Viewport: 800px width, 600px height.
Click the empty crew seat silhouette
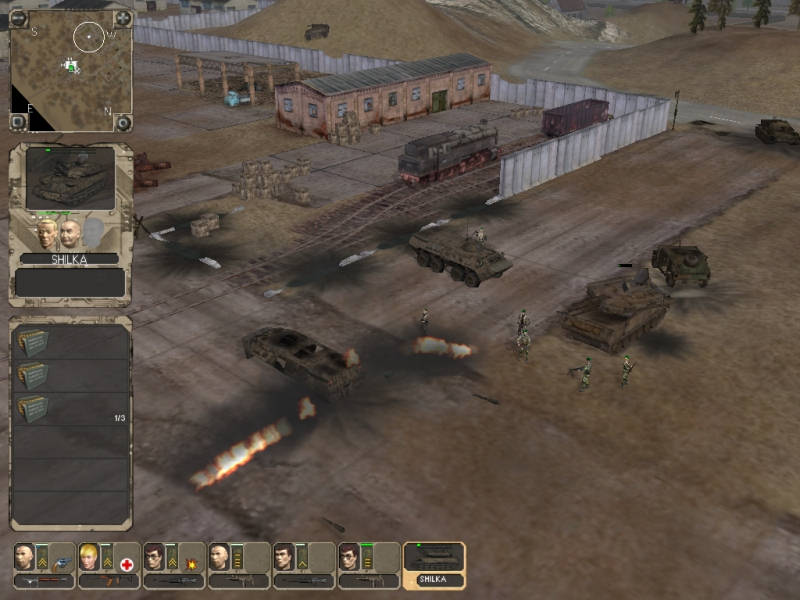[93, 233]
